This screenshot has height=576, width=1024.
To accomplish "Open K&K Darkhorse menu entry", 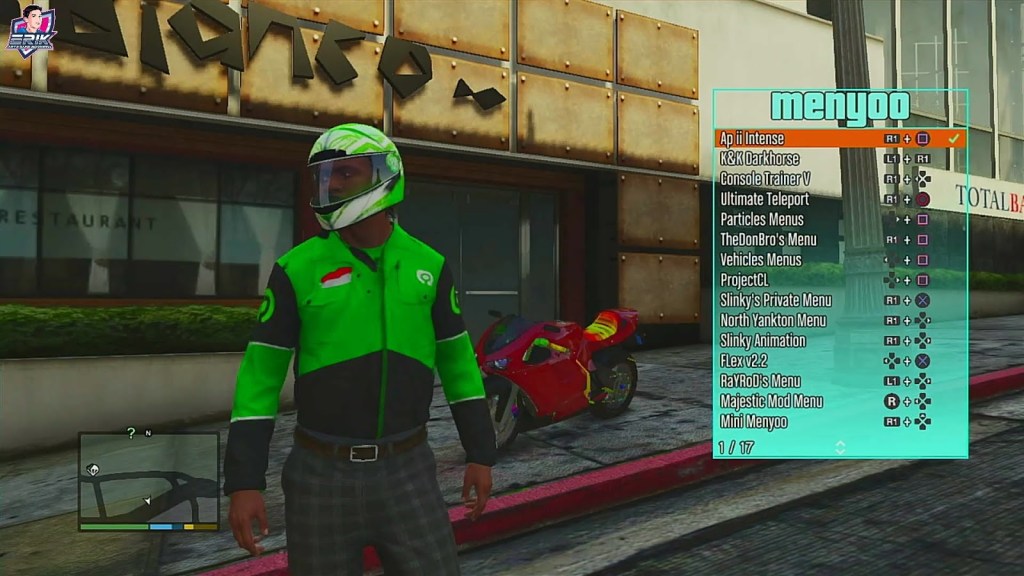I will click(760, 158).
